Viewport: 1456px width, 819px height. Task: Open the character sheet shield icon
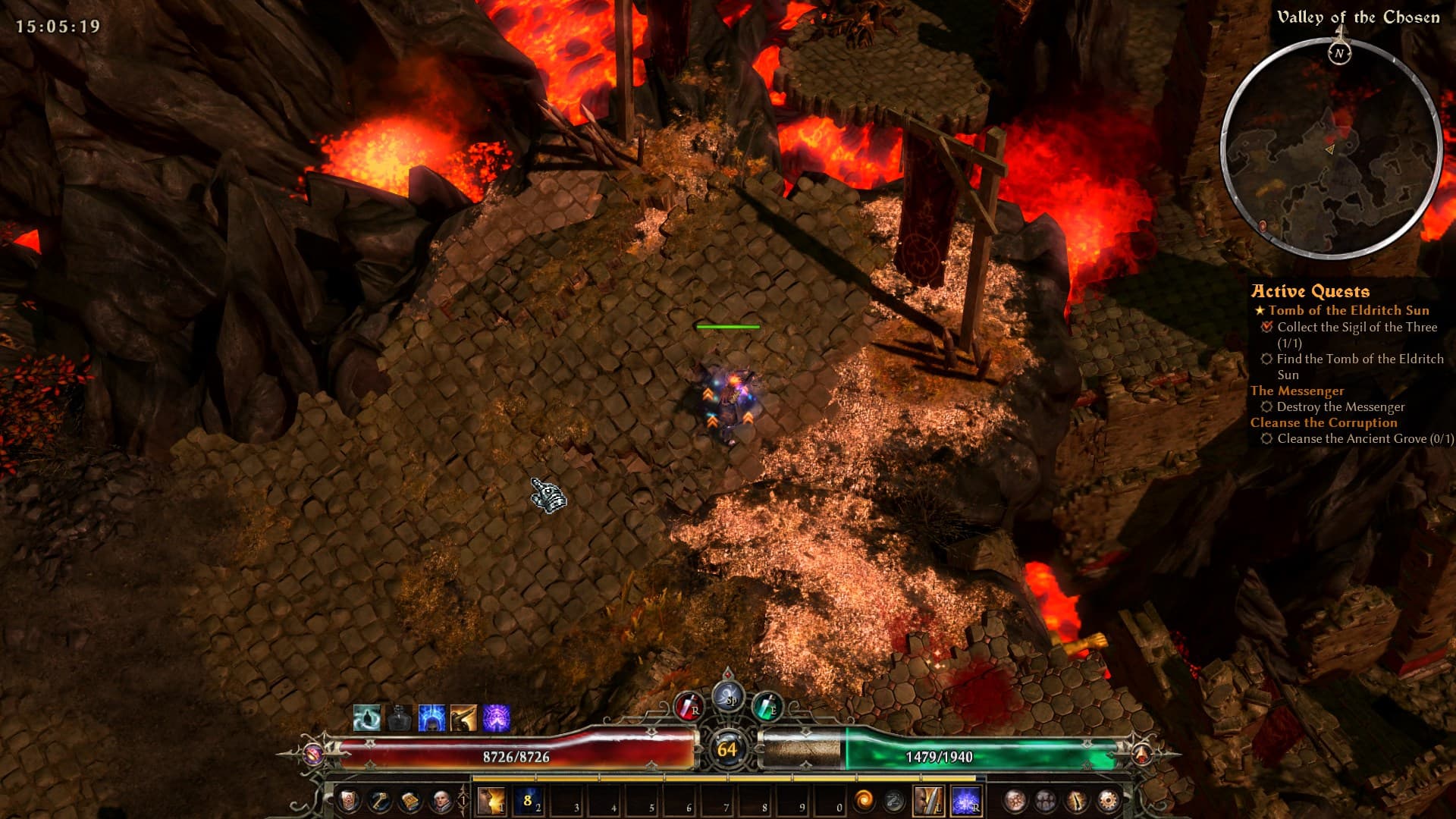tap(348, 800)
